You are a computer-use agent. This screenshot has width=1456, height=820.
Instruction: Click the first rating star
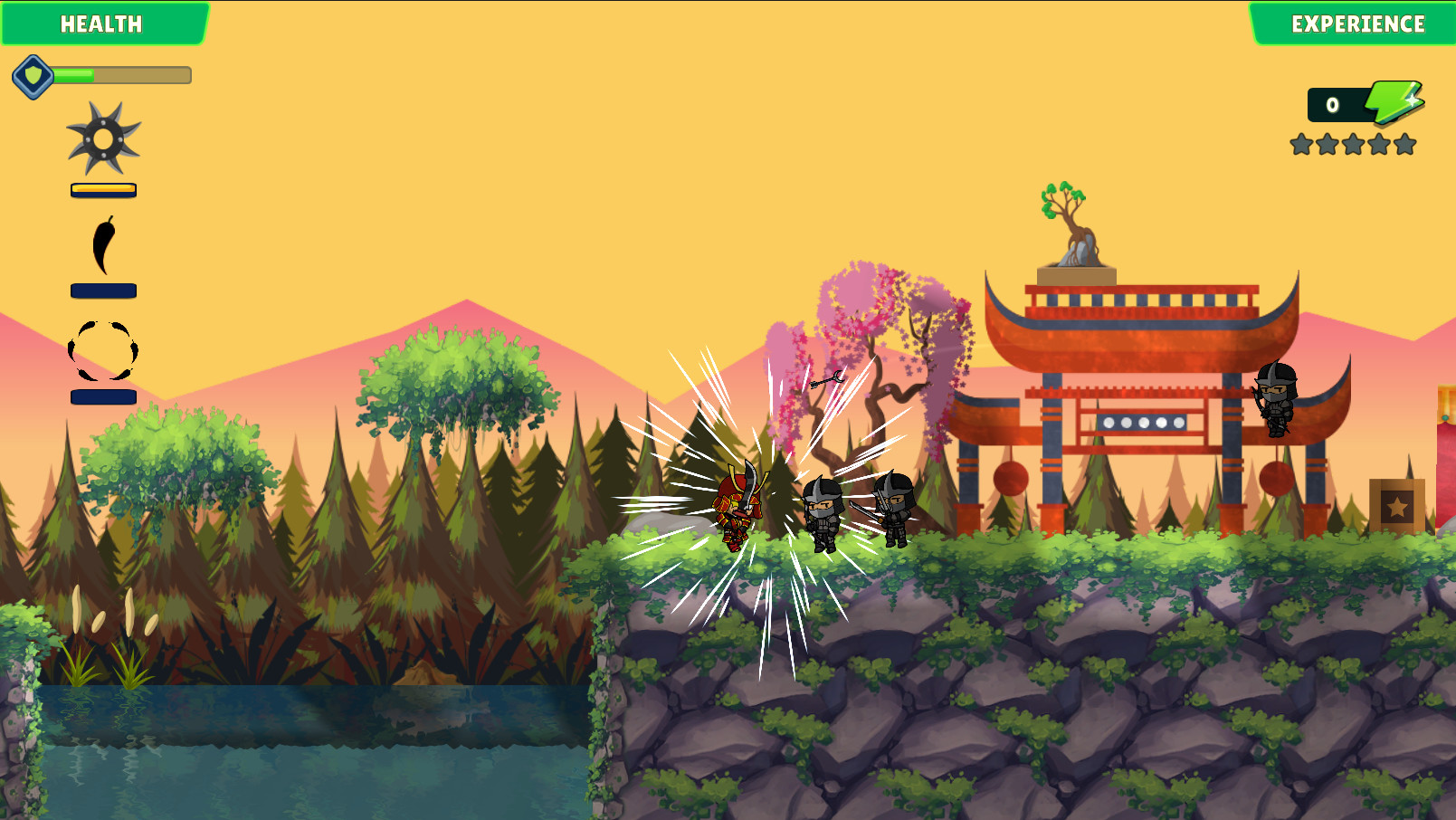tap(1300, 141)
